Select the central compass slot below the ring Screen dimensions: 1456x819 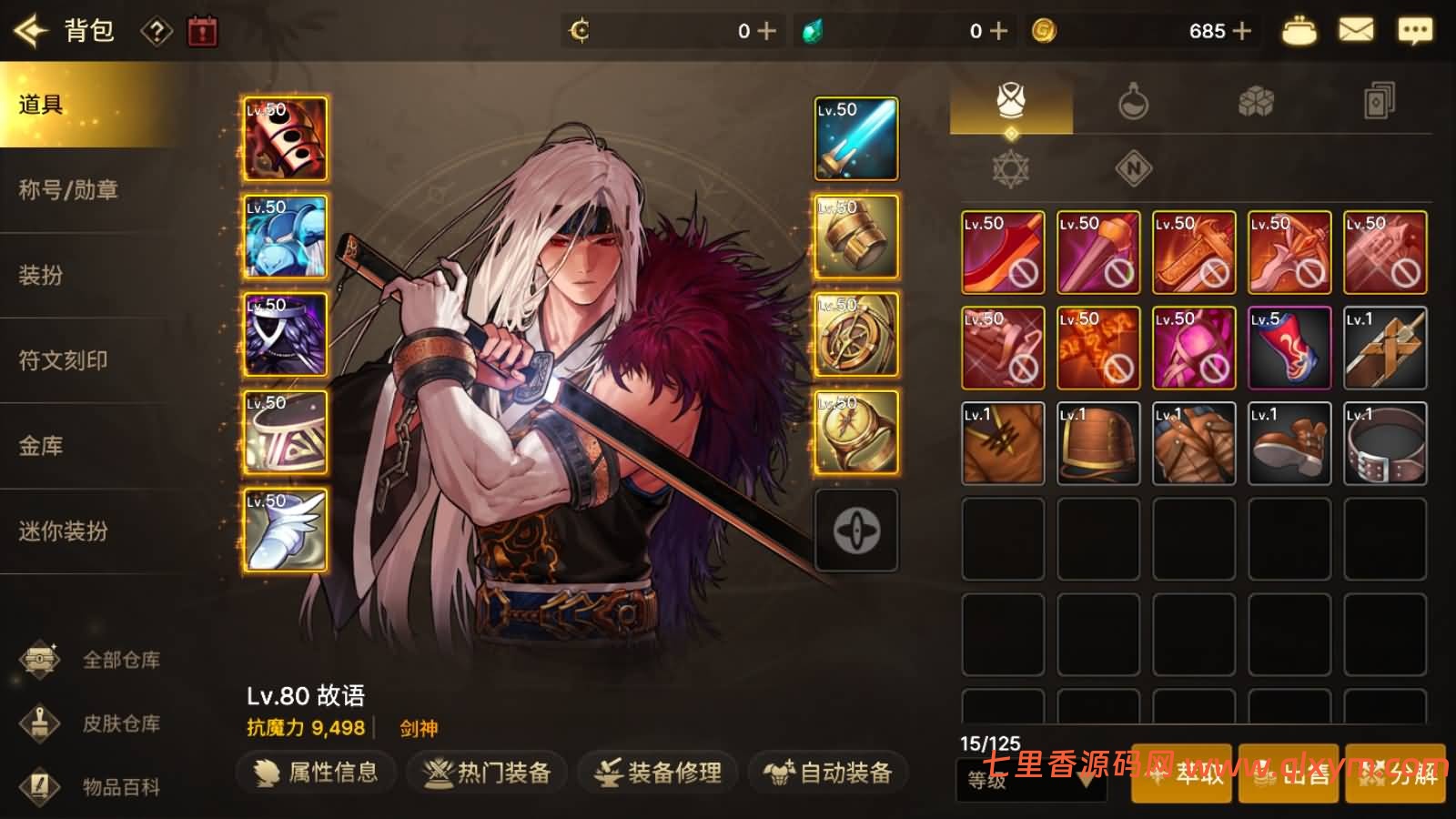tap(855, 531)
